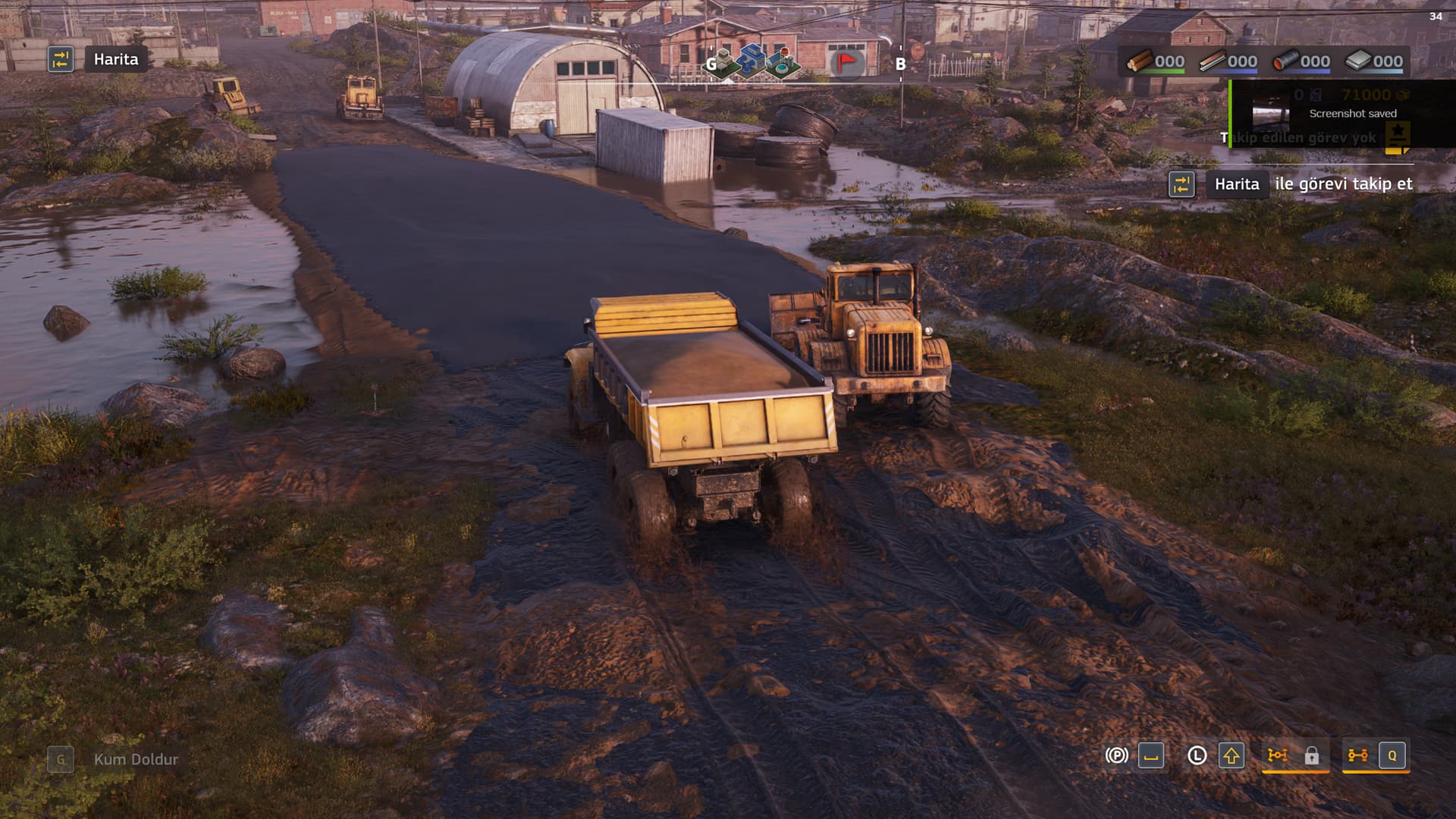Screen dimensions: 1456x819
Task: Click the metal beams resource icon
Action: pos(1212,61)
